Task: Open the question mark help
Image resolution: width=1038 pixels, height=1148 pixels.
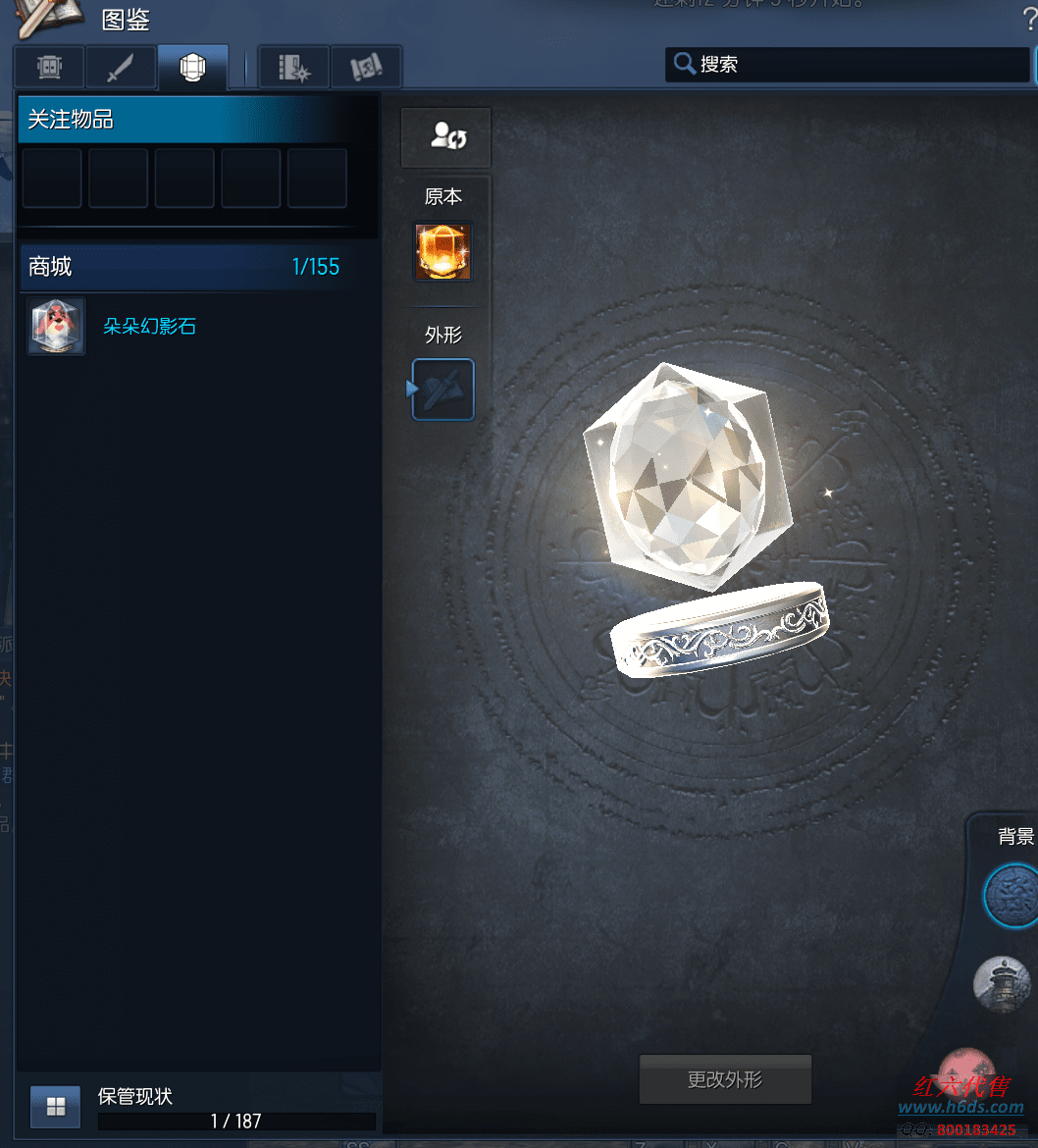Action: pos(1028,20)
